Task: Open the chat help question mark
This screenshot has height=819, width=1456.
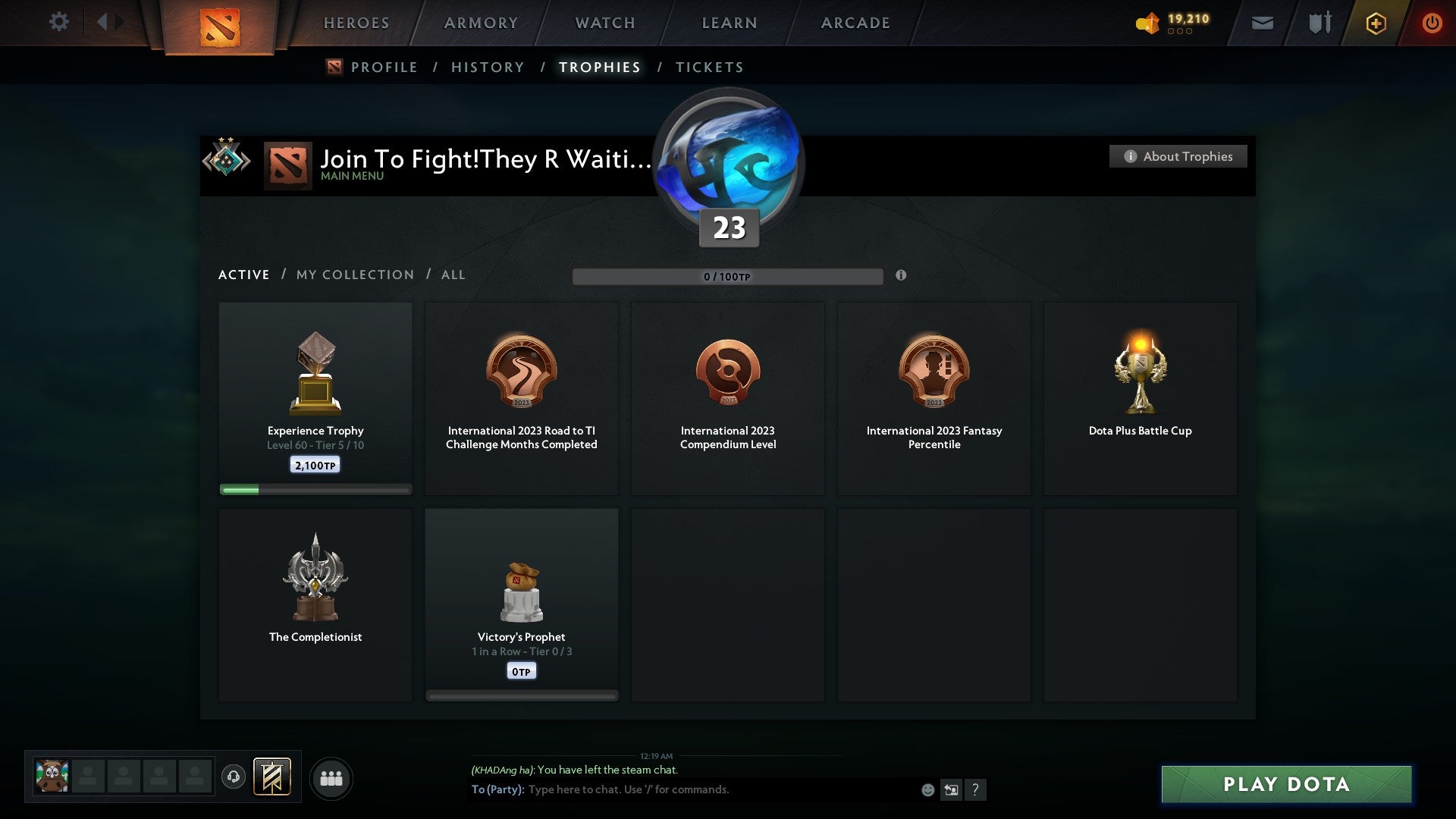Action: (977, 789)
